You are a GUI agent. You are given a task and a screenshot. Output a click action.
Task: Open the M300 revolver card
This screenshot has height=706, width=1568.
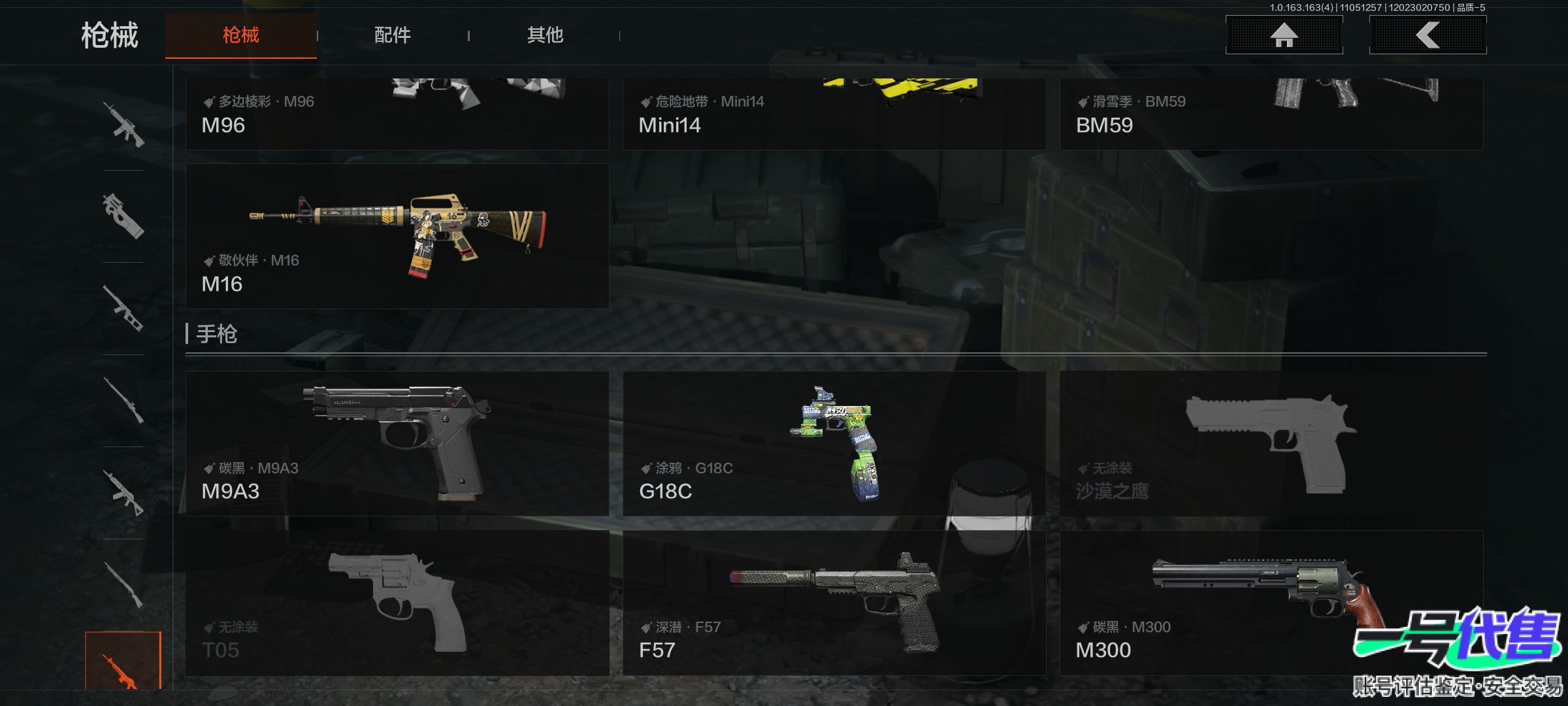pyautogui.click(x=1271, y=603)
